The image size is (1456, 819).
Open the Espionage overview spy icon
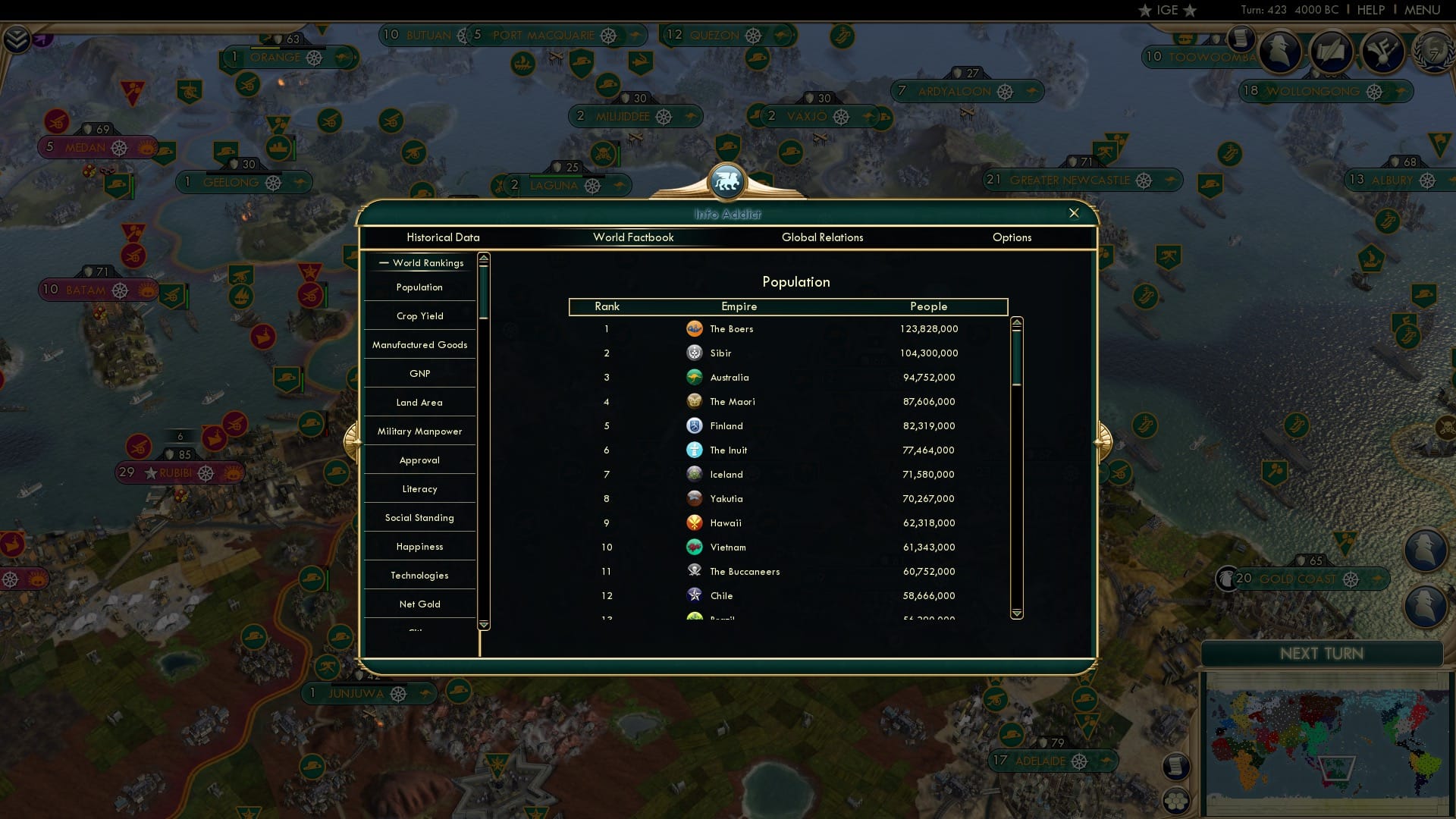click(1282, 53)
